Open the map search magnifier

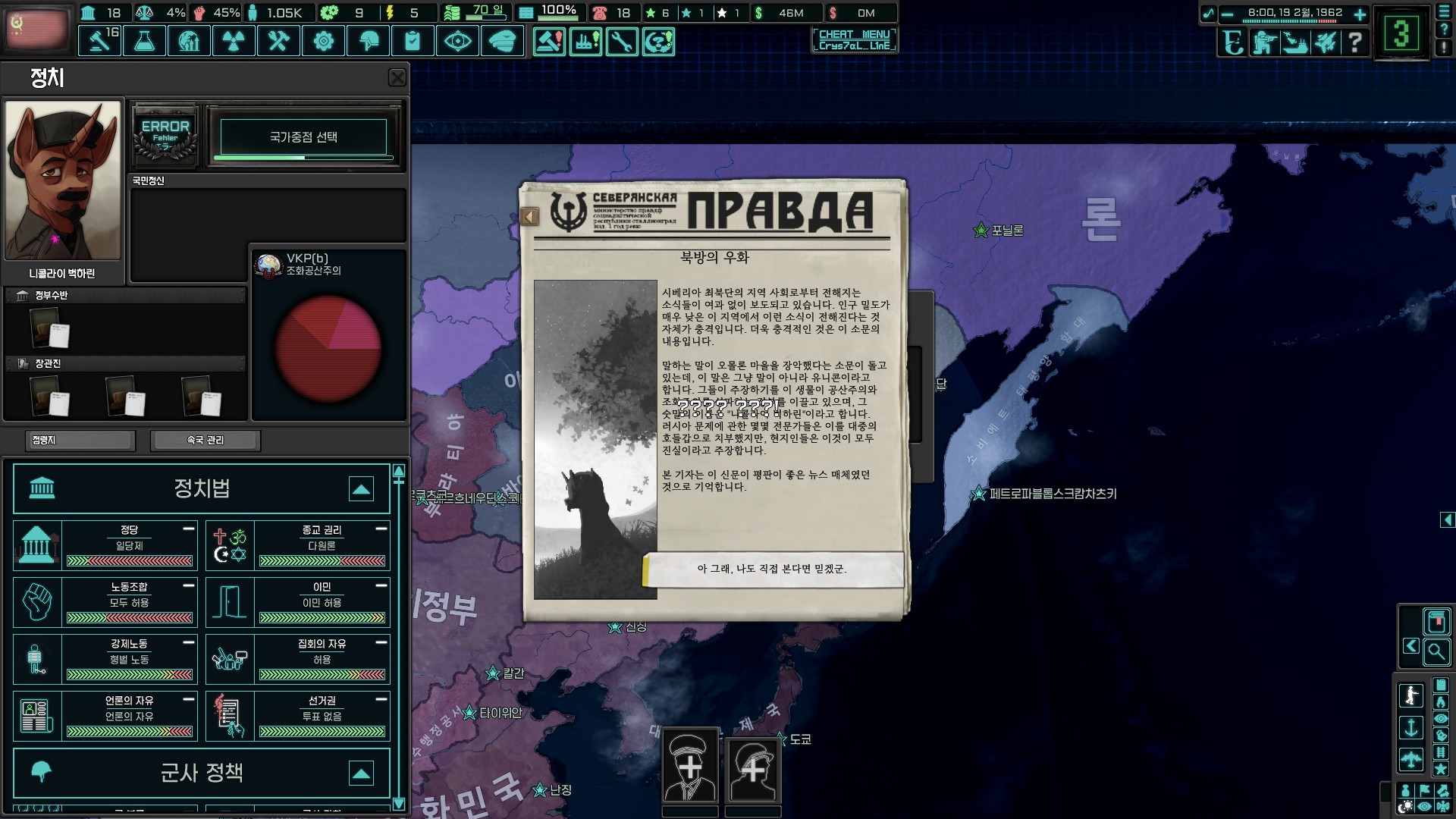pos(1436,651)
